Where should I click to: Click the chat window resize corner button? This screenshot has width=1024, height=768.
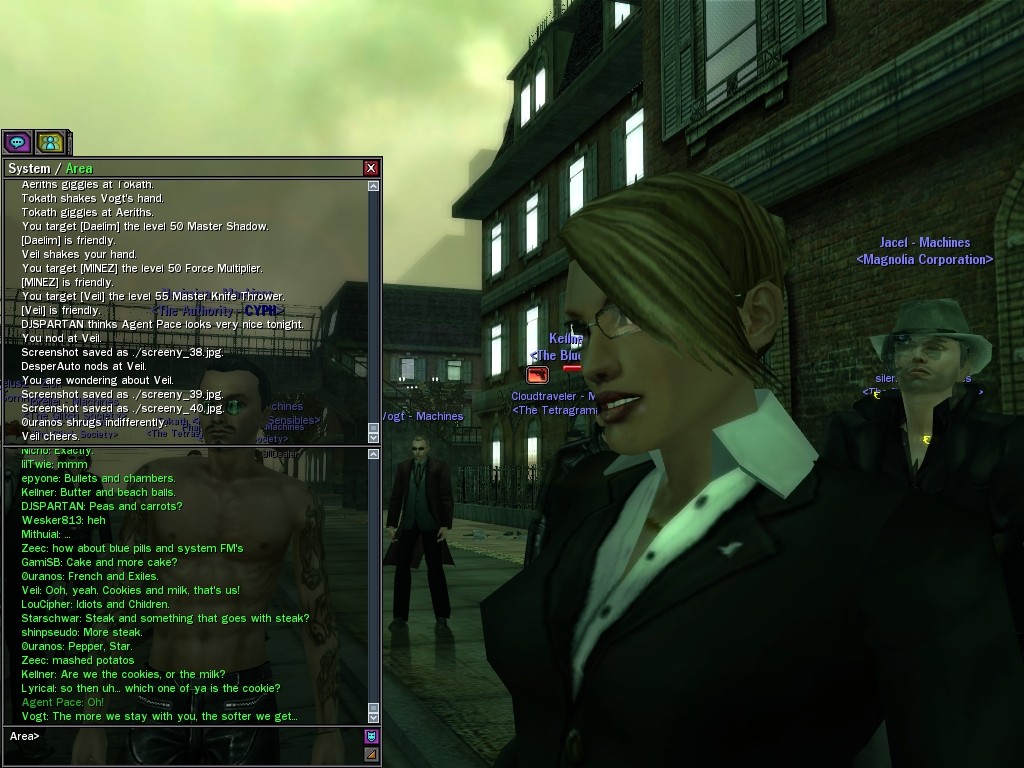(371, 754)
